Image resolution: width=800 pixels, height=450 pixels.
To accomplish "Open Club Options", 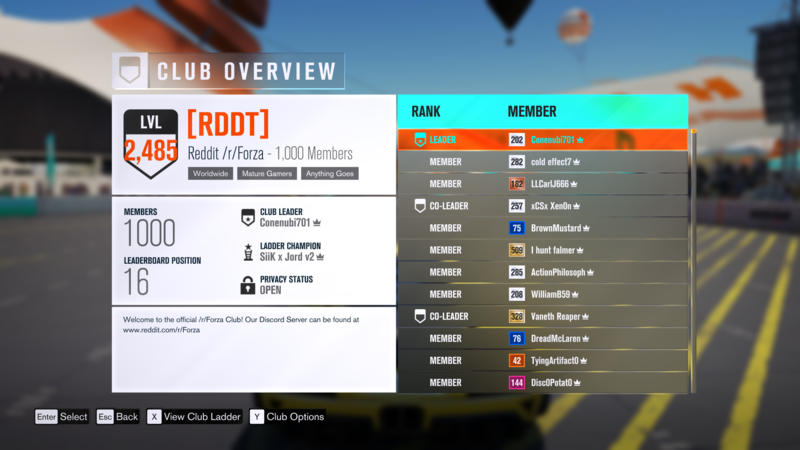I will (x=287, y=417).
